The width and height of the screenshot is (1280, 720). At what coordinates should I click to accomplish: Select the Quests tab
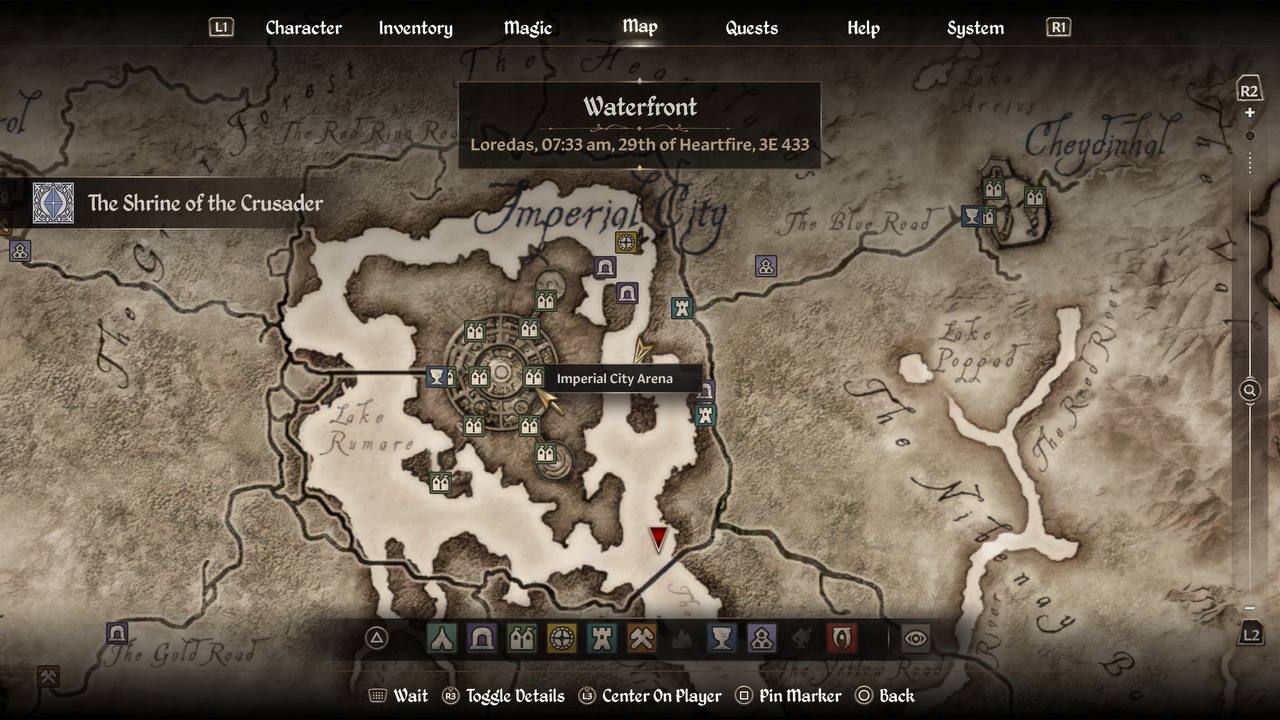[x=751, y=28]
